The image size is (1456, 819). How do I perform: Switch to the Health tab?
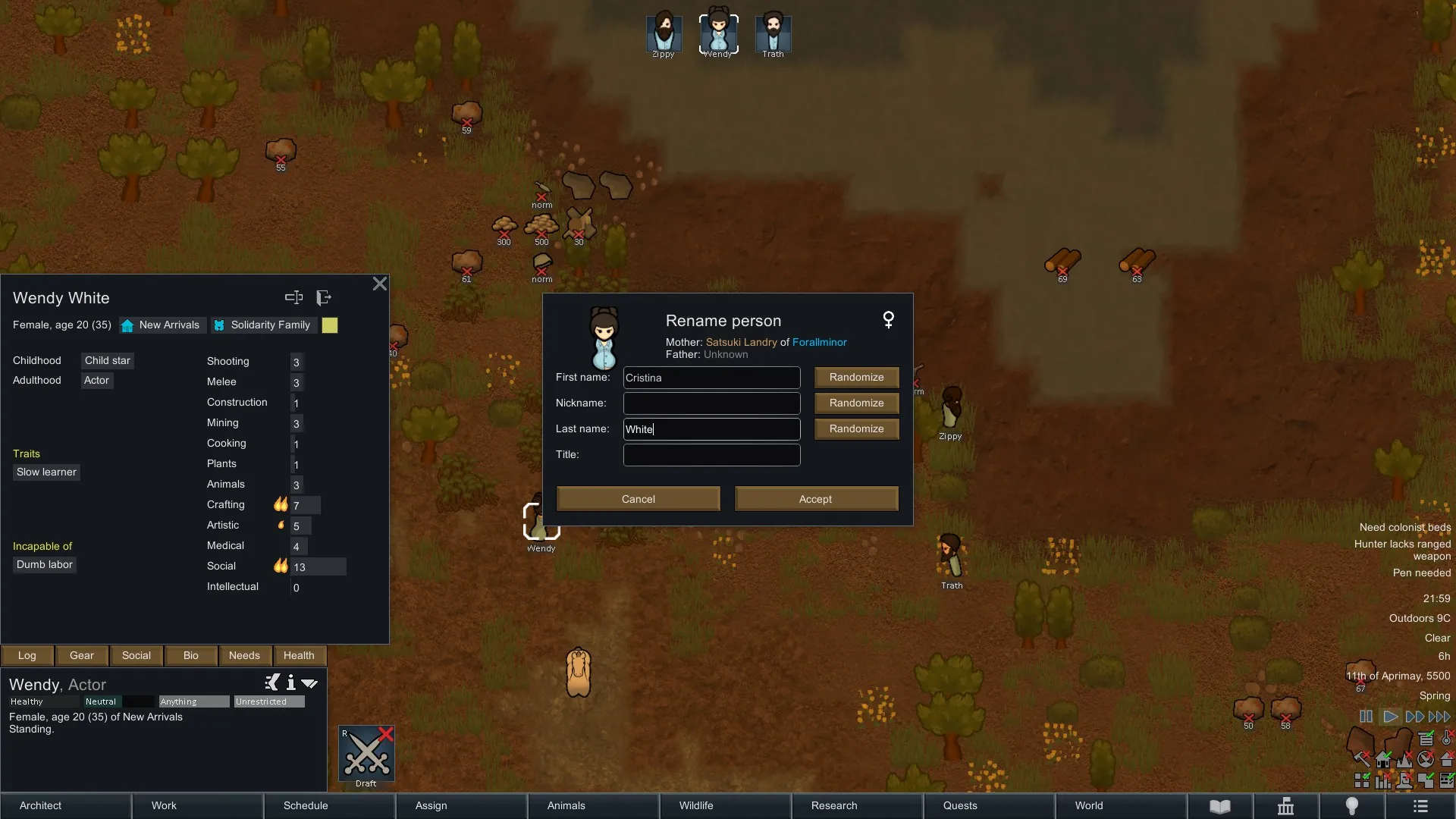[x=299, y=656]
